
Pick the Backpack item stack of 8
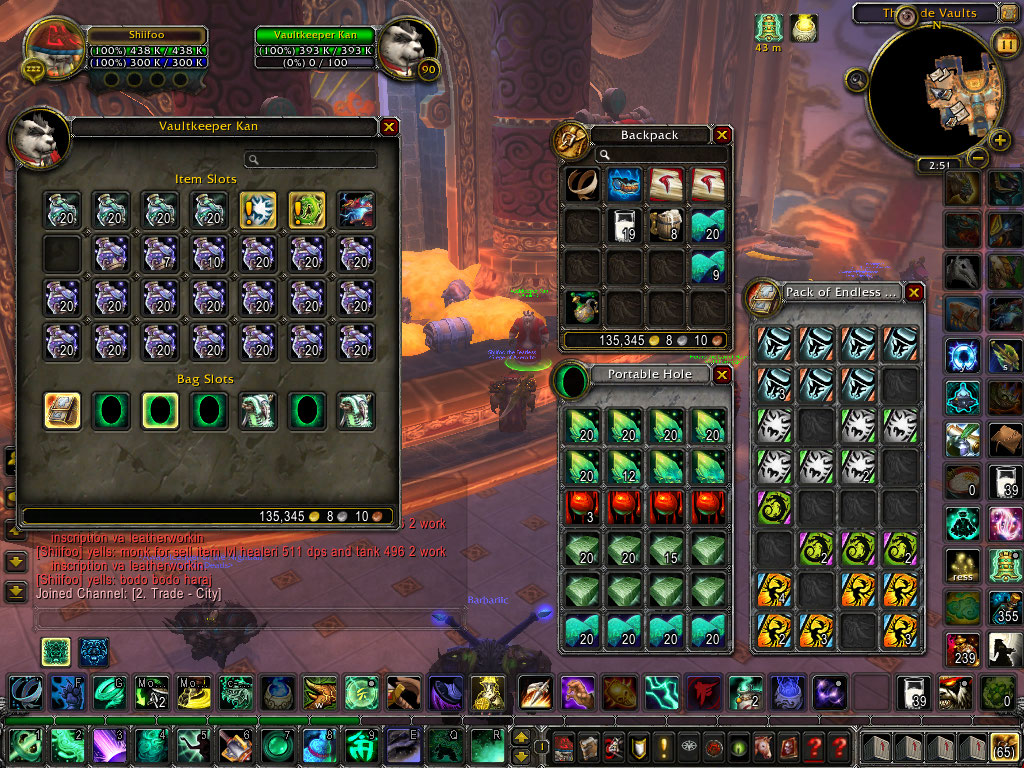[x=667, y=226]
